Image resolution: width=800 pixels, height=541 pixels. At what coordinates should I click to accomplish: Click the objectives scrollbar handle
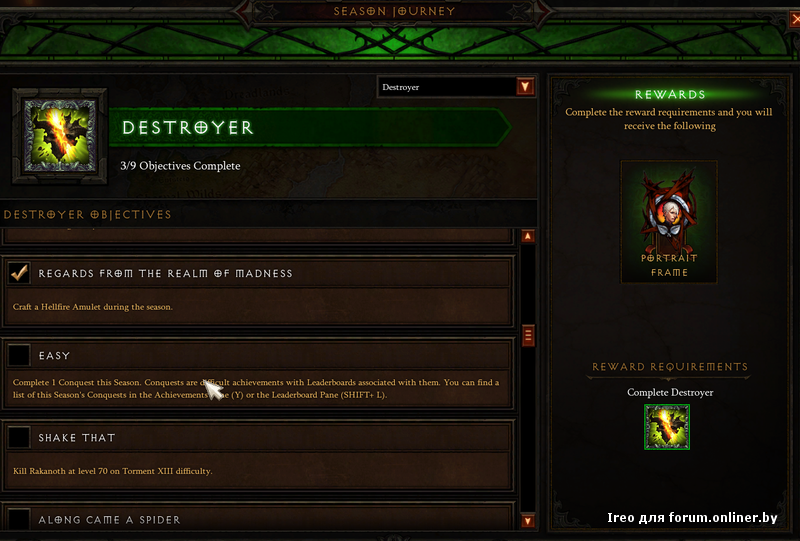click(x=528, y=335)
